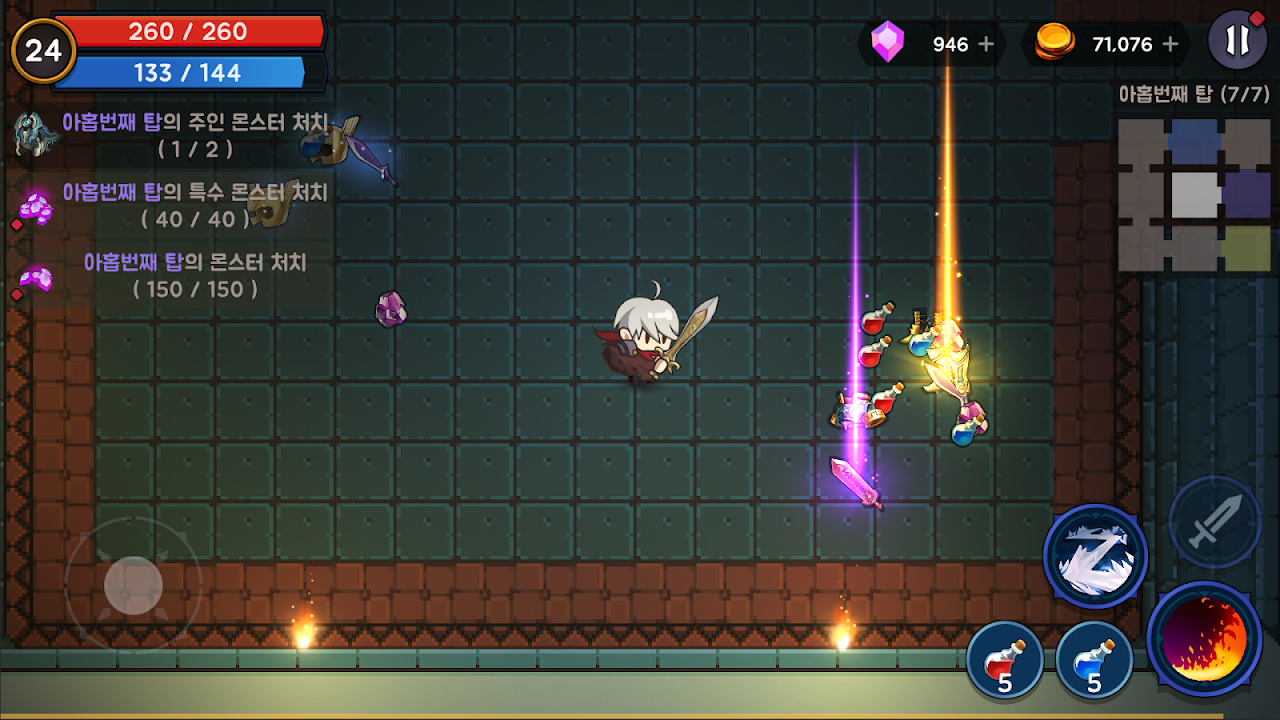
Task: Open the ninth tower minimap
Action: point(1194,195)
